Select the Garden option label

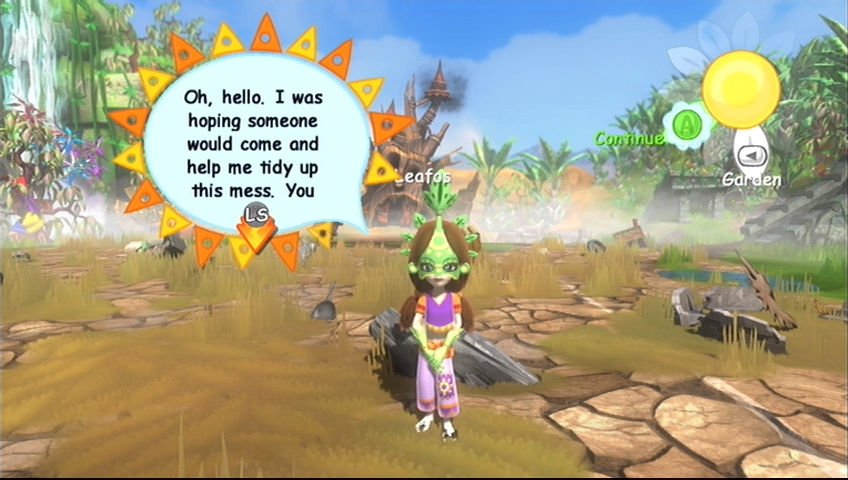coord(753,180)
